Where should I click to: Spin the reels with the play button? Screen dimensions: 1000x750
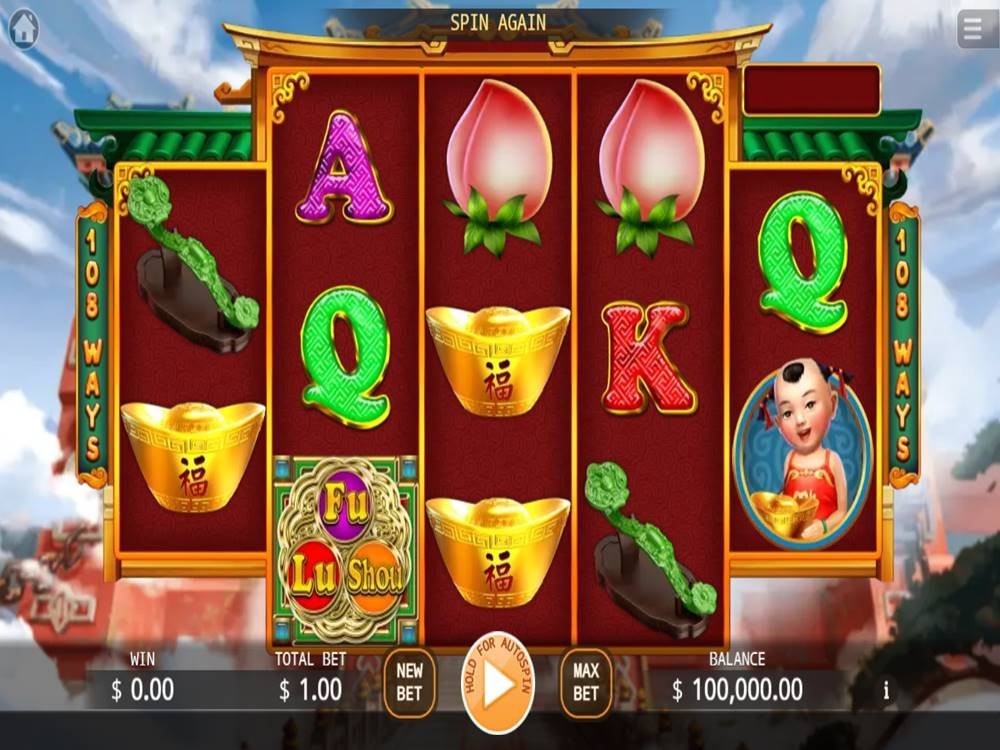pos(498,684)
